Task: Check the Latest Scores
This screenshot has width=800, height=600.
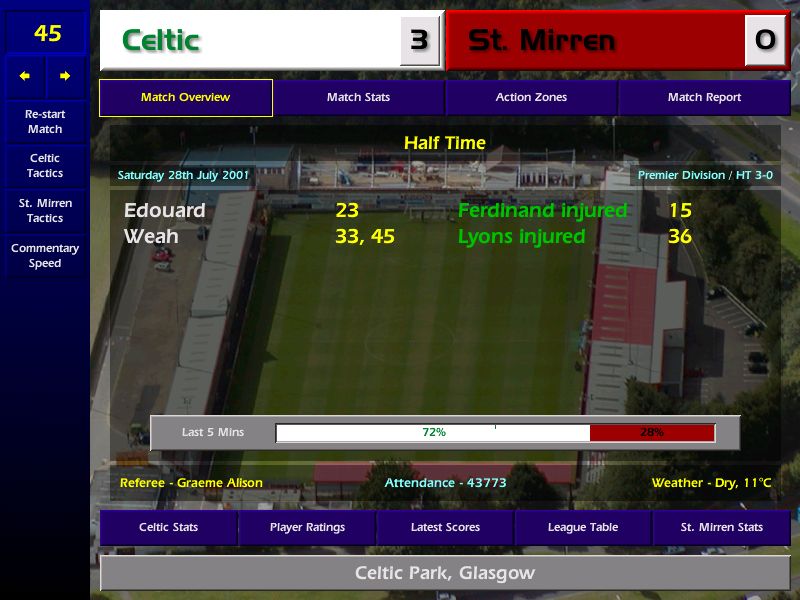Action: point(445,528)
